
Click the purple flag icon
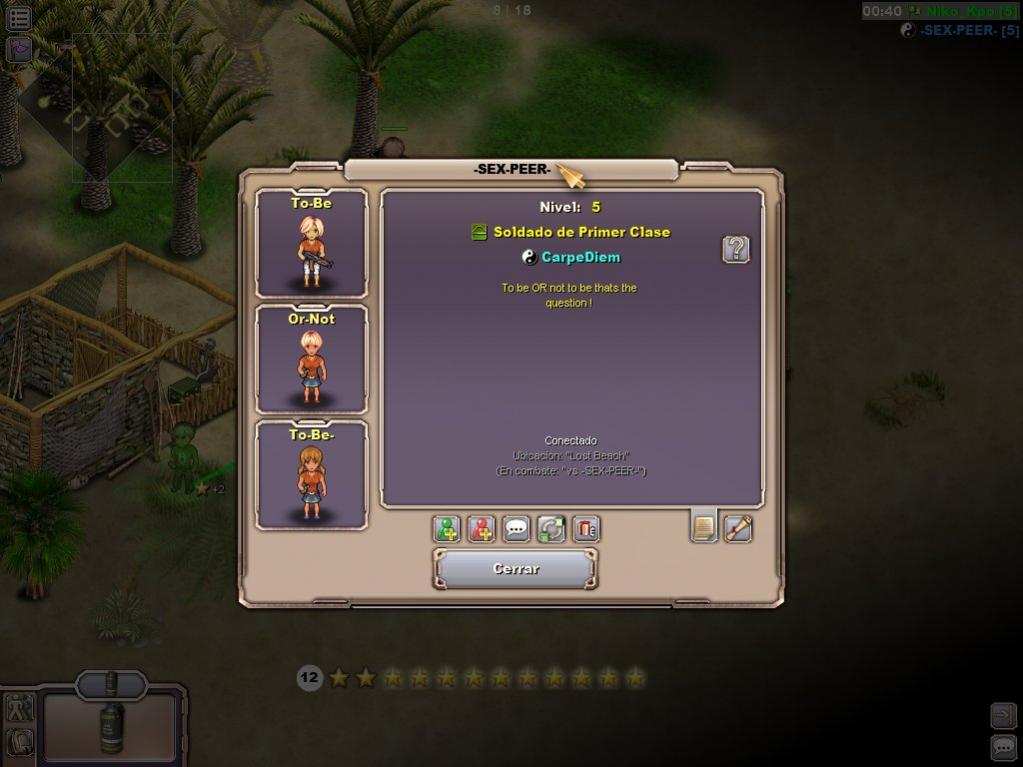tap(19, 49)
